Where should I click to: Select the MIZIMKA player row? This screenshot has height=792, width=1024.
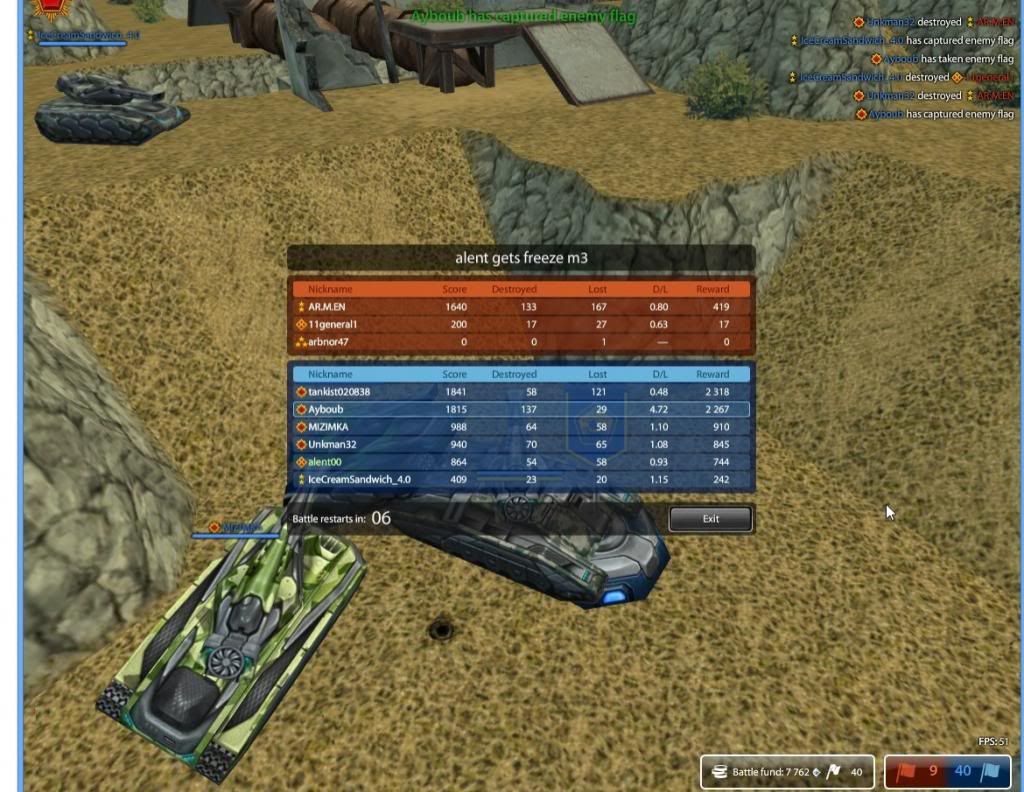coord(520,427)
